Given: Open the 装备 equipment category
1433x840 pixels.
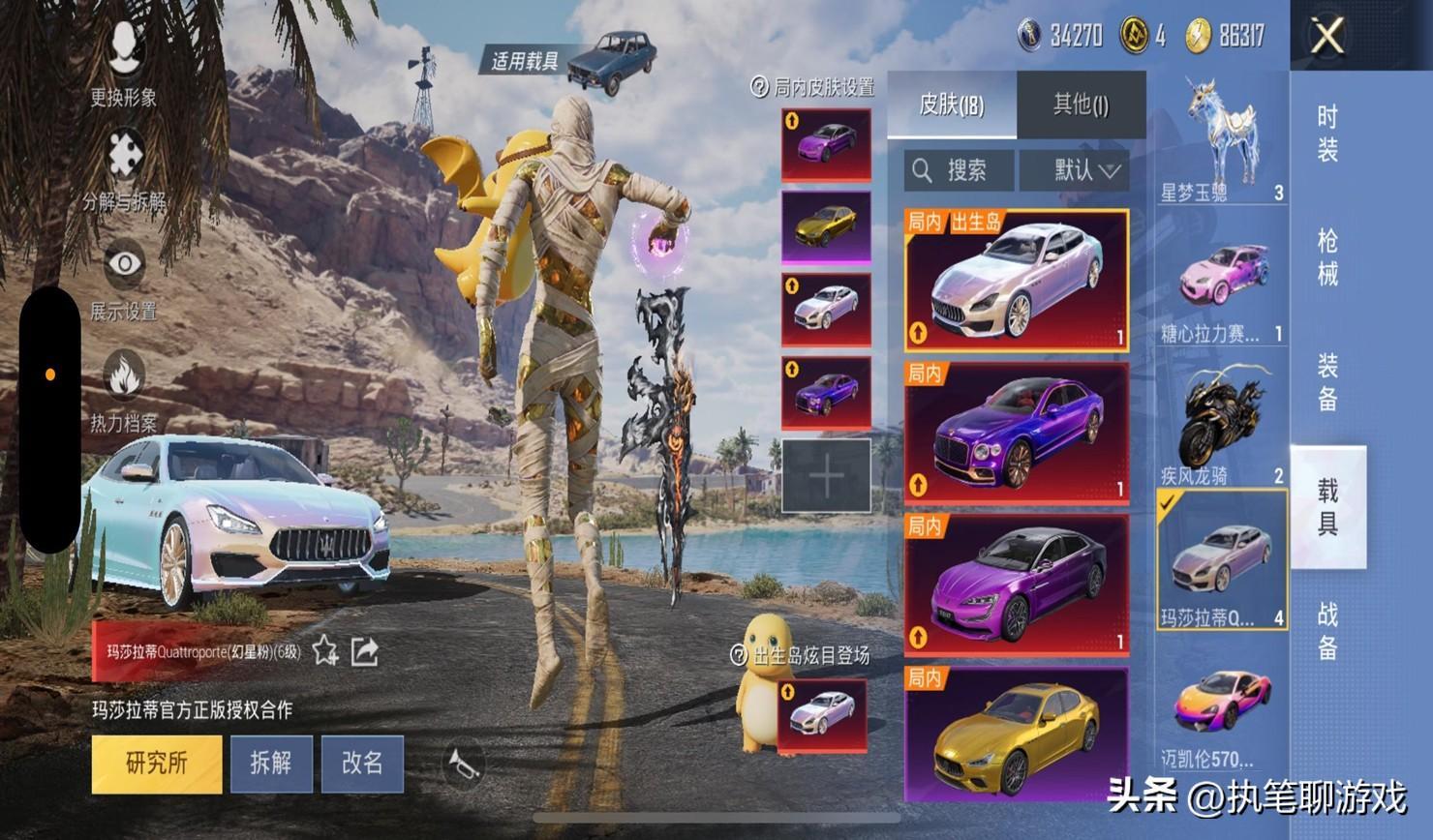Looking at the screenshot, I should tap(1327, 381).
